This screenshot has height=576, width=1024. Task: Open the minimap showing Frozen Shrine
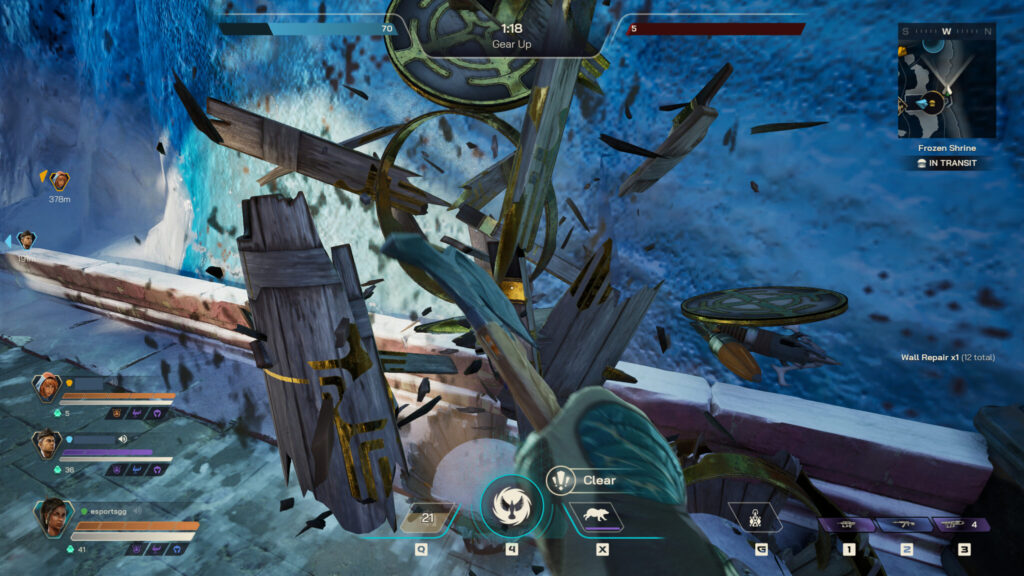click(x=946, y=81)
